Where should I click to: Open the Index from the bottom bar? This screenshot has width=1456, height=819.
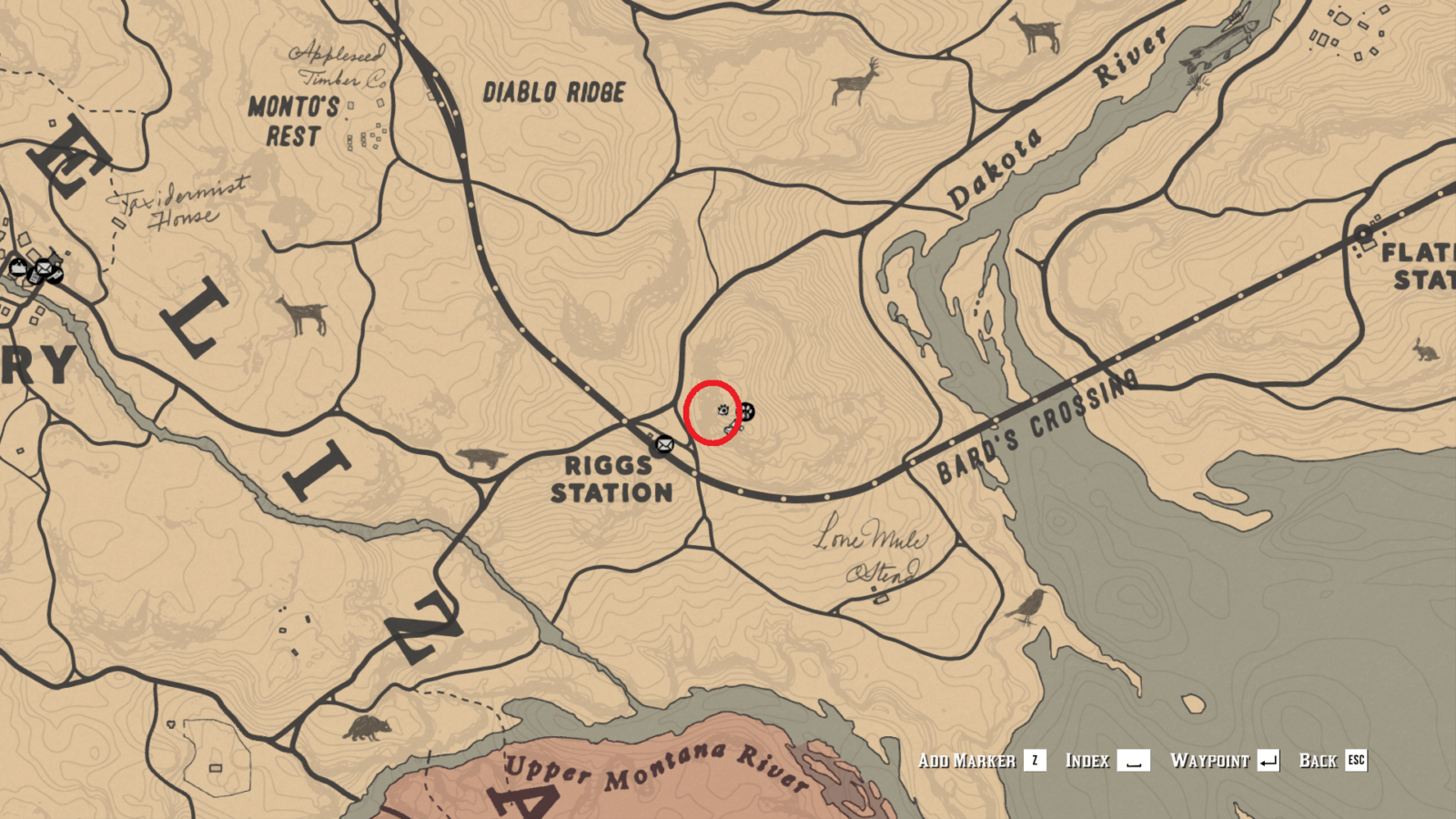point(1088,761)
